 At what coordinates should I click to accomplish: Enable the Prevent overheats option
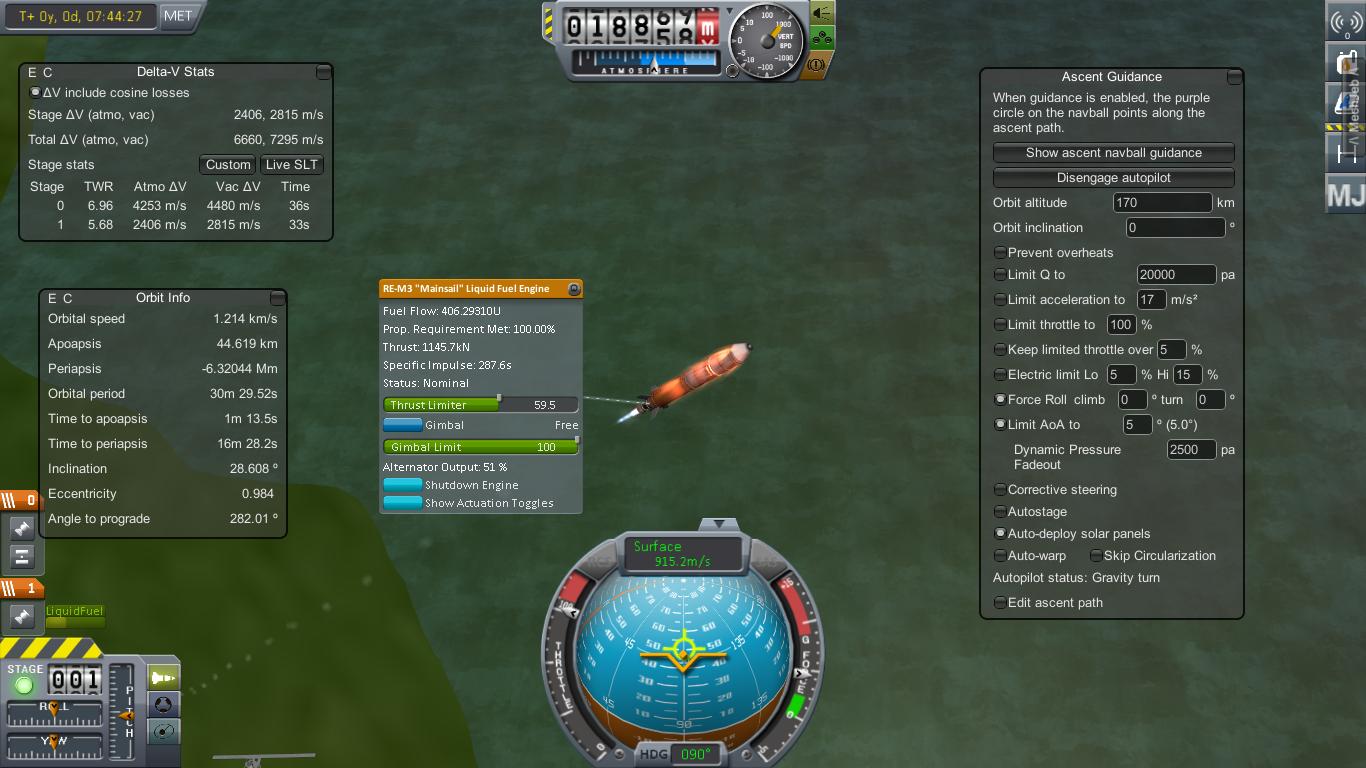1000,253
